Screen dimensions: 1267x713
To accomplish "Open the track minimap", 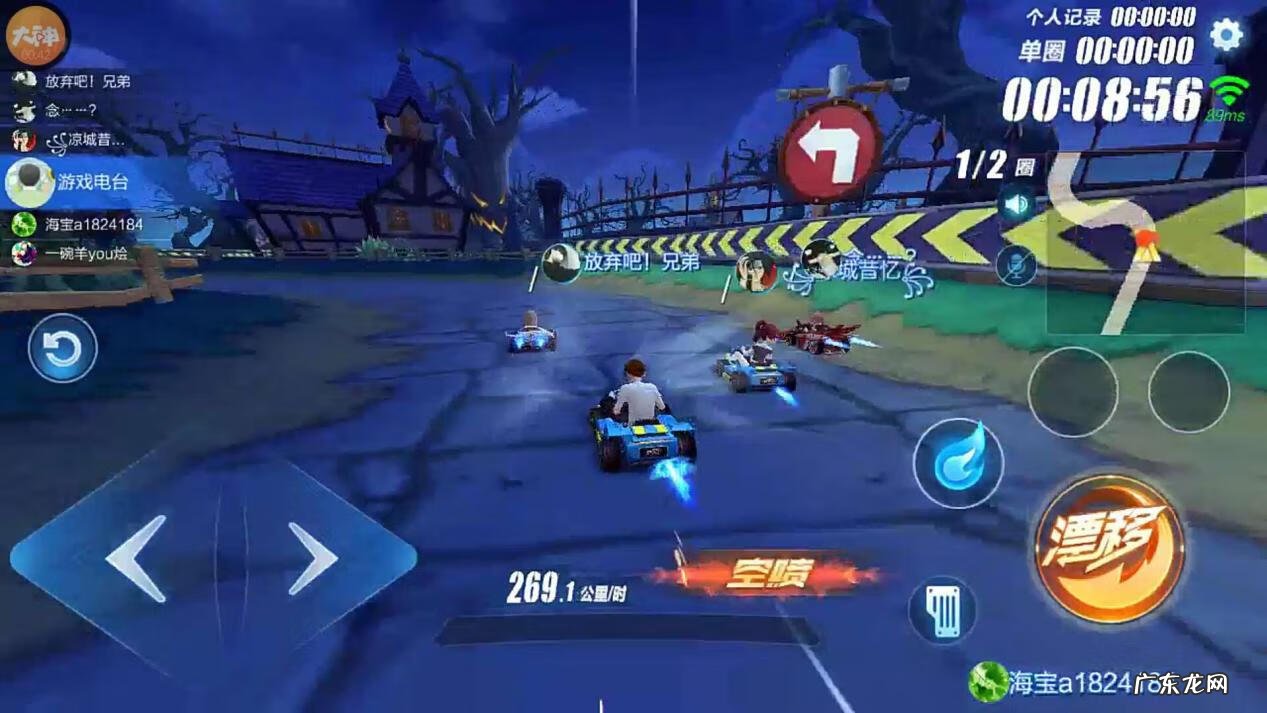I will click(x=1144, y=243).
